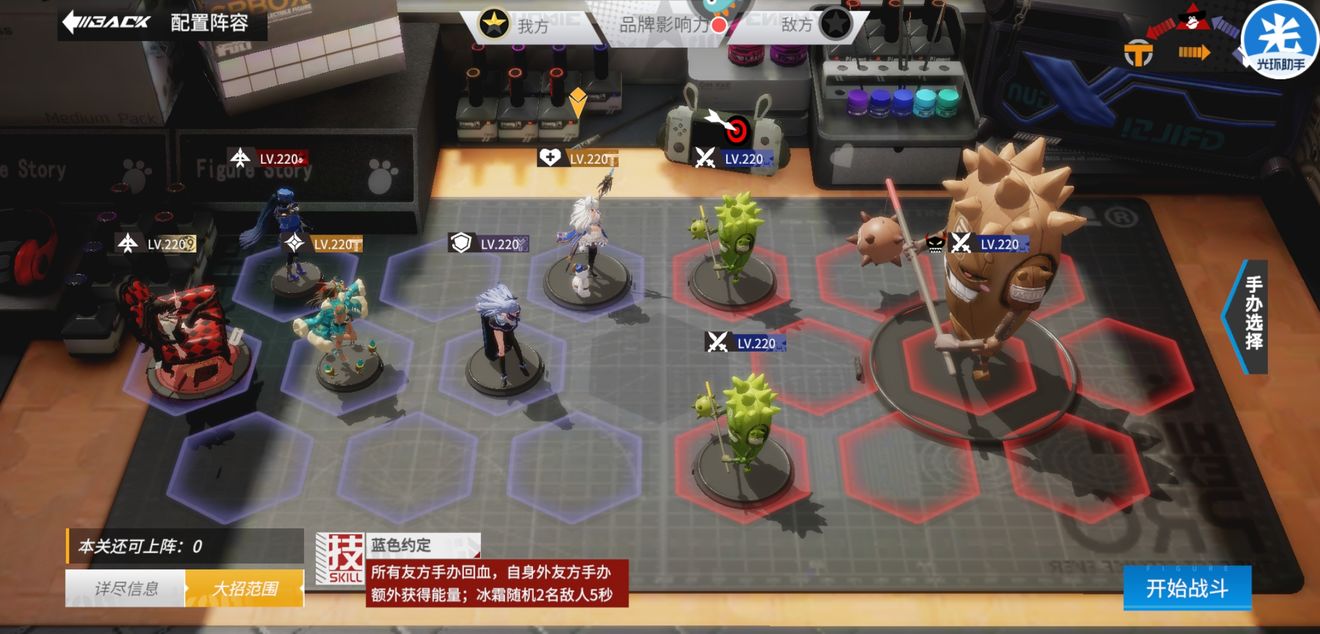Select the 我方 allied side indicator
The image size is (1320, 634).
click(x=515, y=25)
